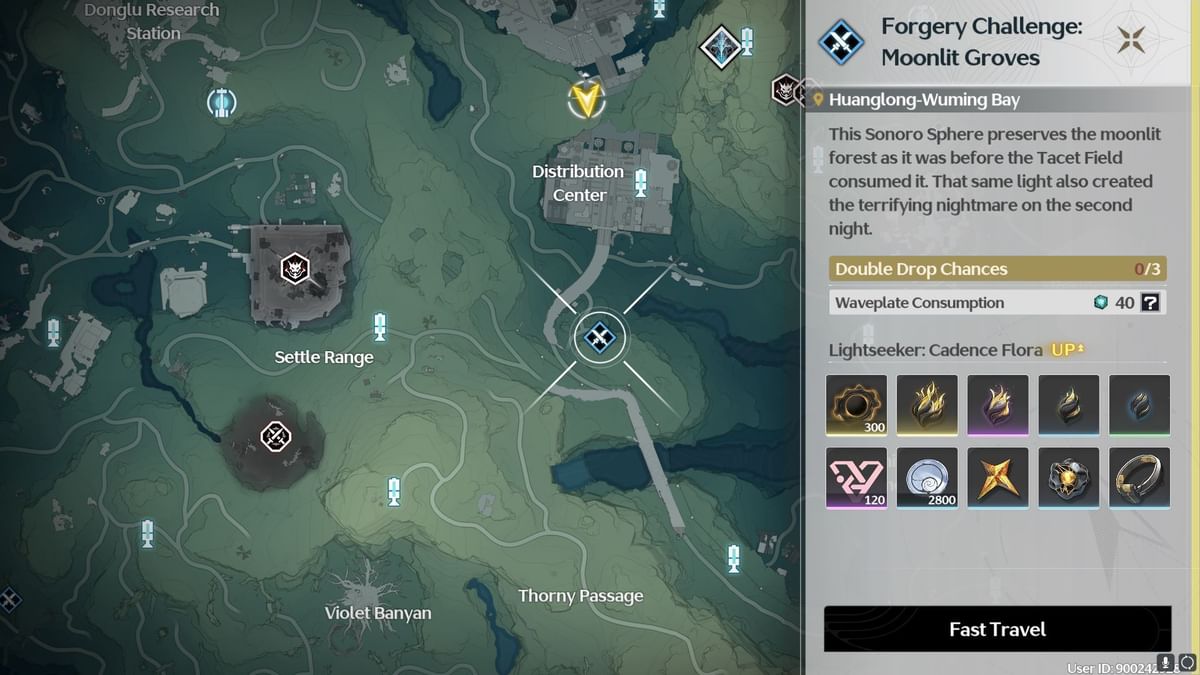Select the beacon next to Thorny Passage
The image size is (1200, 675).
pos(734,558)
